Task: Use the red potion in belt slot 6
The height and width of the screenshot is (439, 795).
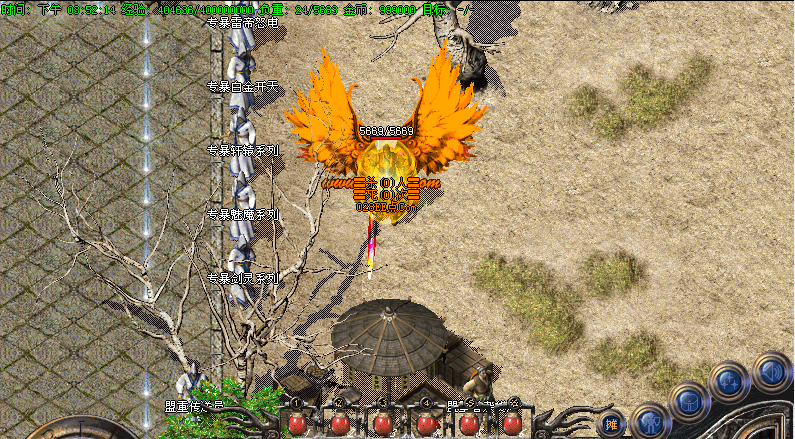Action: pyautogui.click(x=511, y=423)
